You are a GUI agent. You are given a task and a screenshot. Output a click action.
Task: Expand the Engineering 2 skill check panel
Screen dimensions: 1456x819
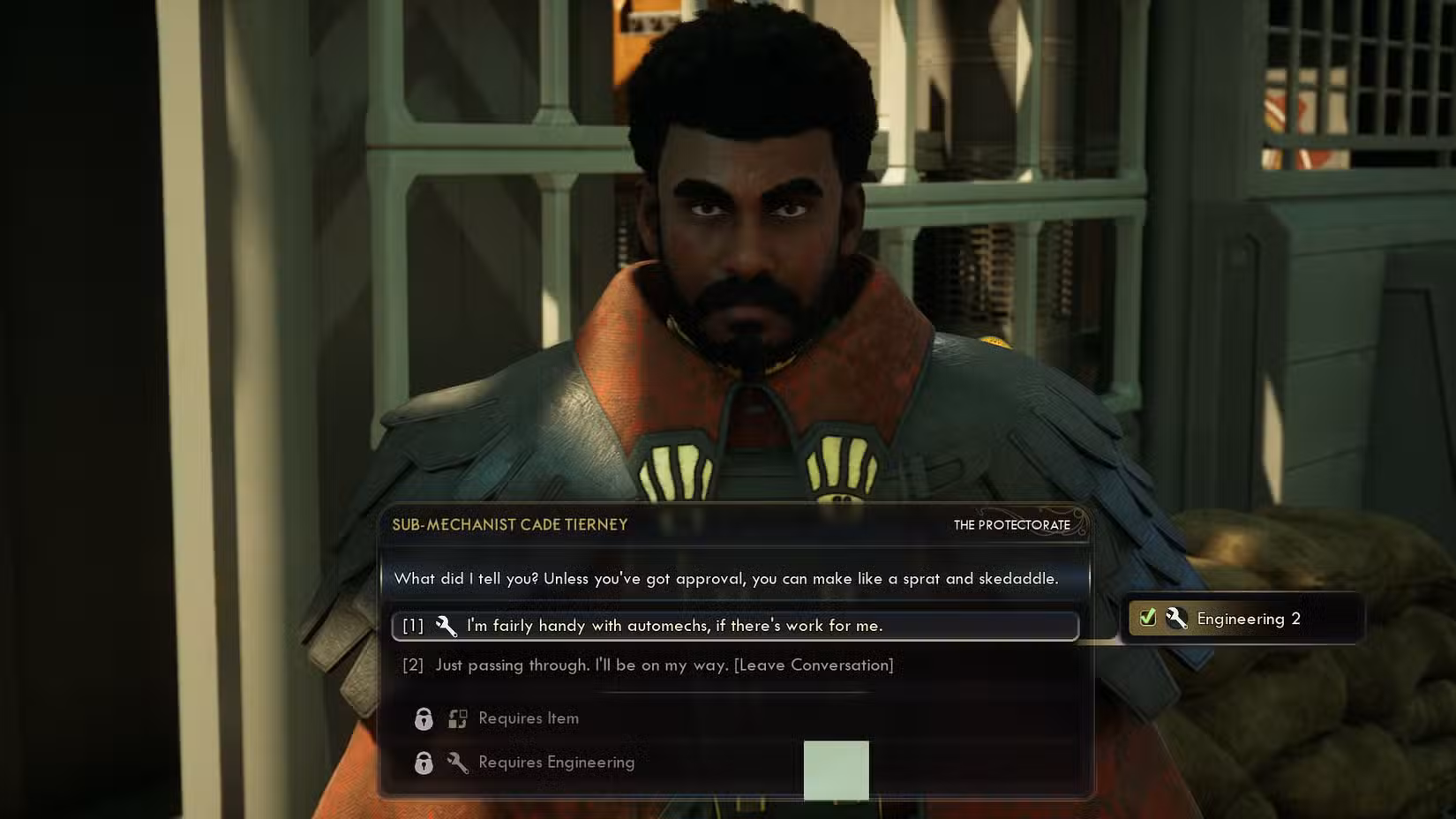[x=1240, y=619]
